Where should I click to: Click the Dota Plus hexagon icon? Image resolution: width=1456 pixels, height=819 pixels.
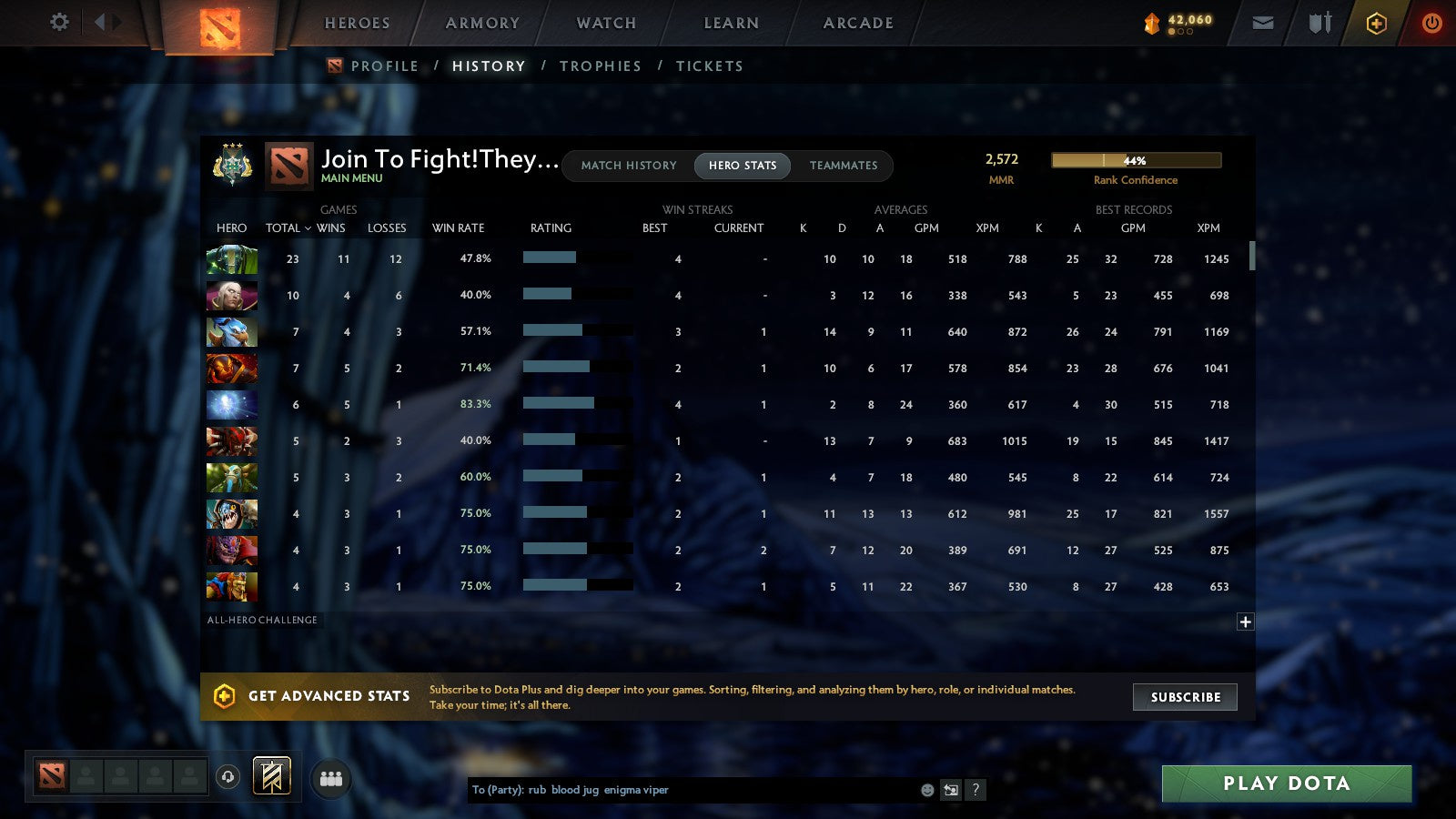click(1376, 23)
